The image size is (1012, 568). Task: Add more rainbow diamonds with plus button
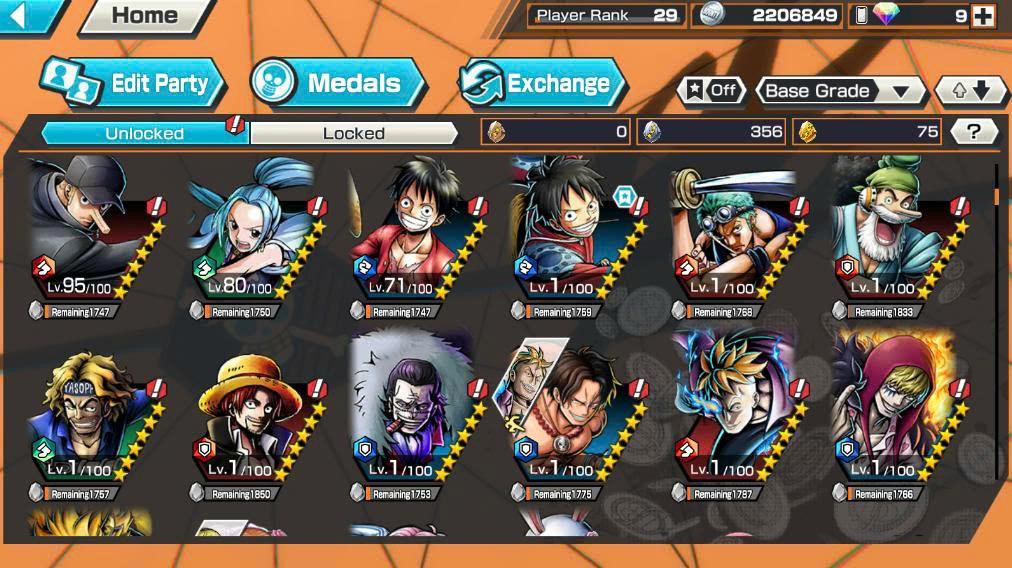[984, 16]
